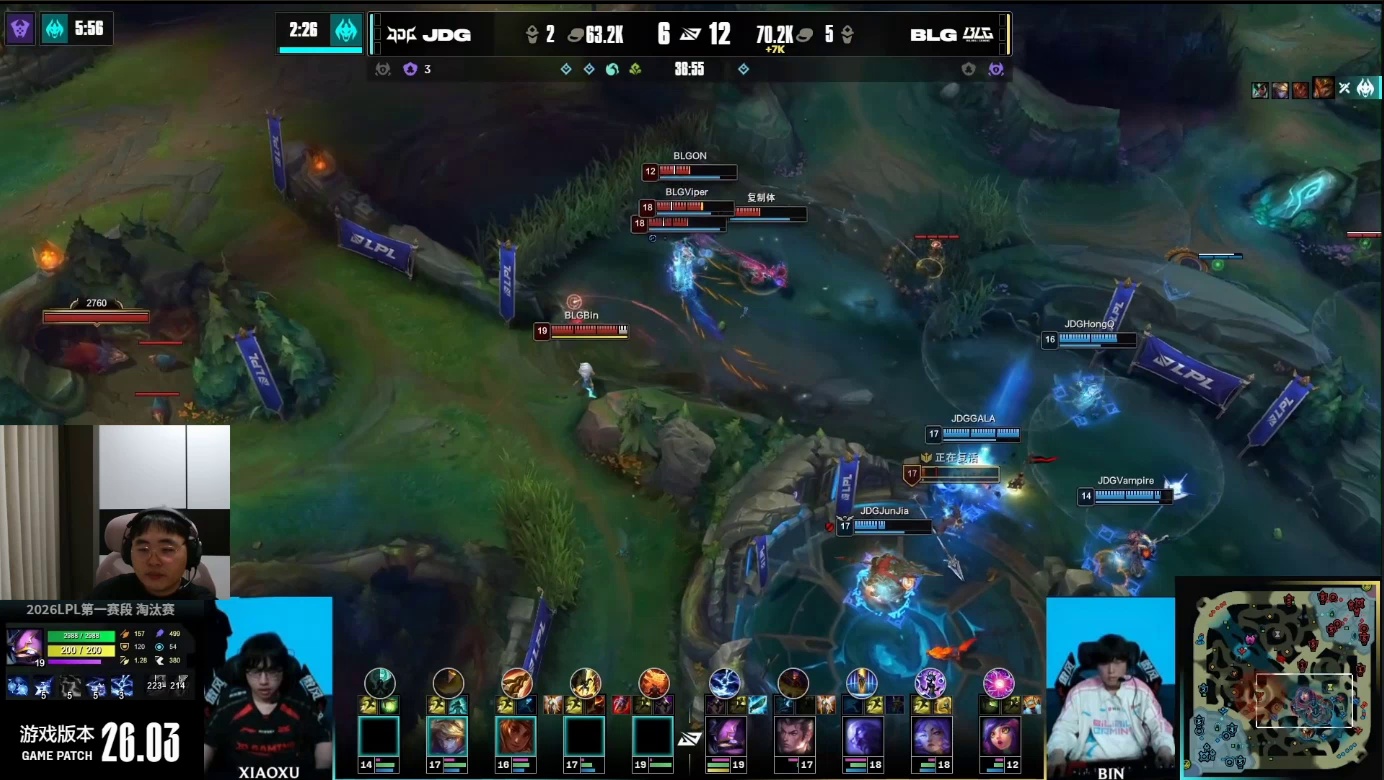The height and width of the screenshot is (780, 1384).
Task: Select Ezreal's portrait in the bottom champion bar
Action: click(447, 737)
